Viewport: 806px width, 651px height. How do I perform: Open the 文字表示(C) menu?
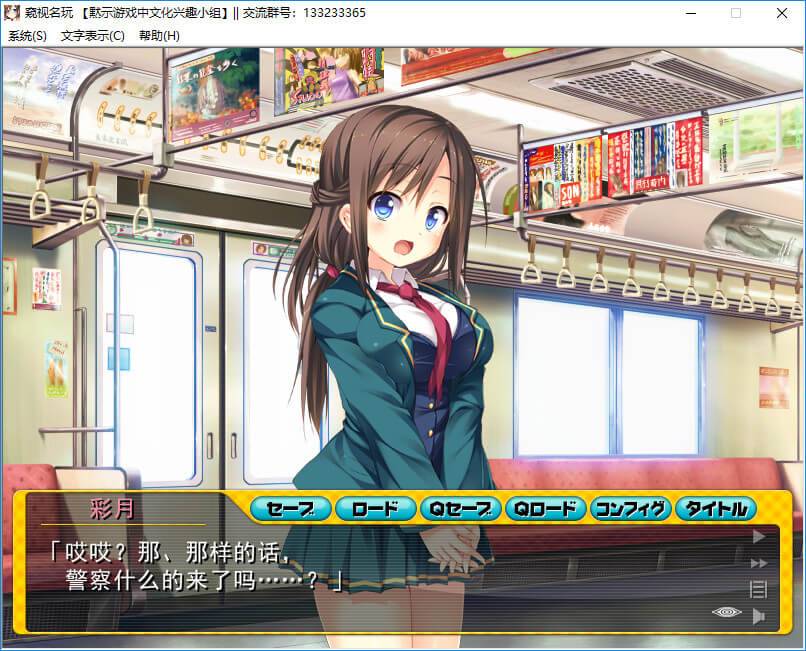point(92,35)
